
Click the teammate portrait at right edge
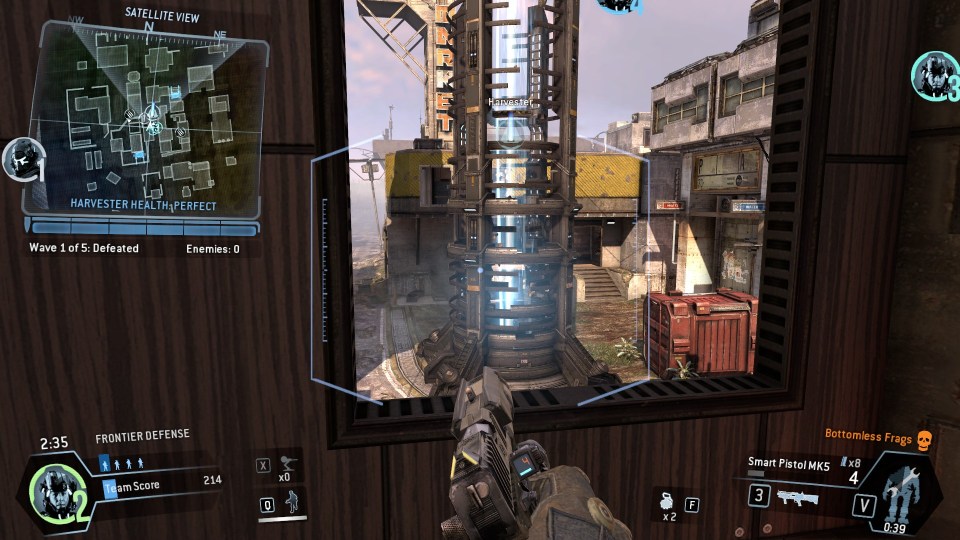(936, 75)
